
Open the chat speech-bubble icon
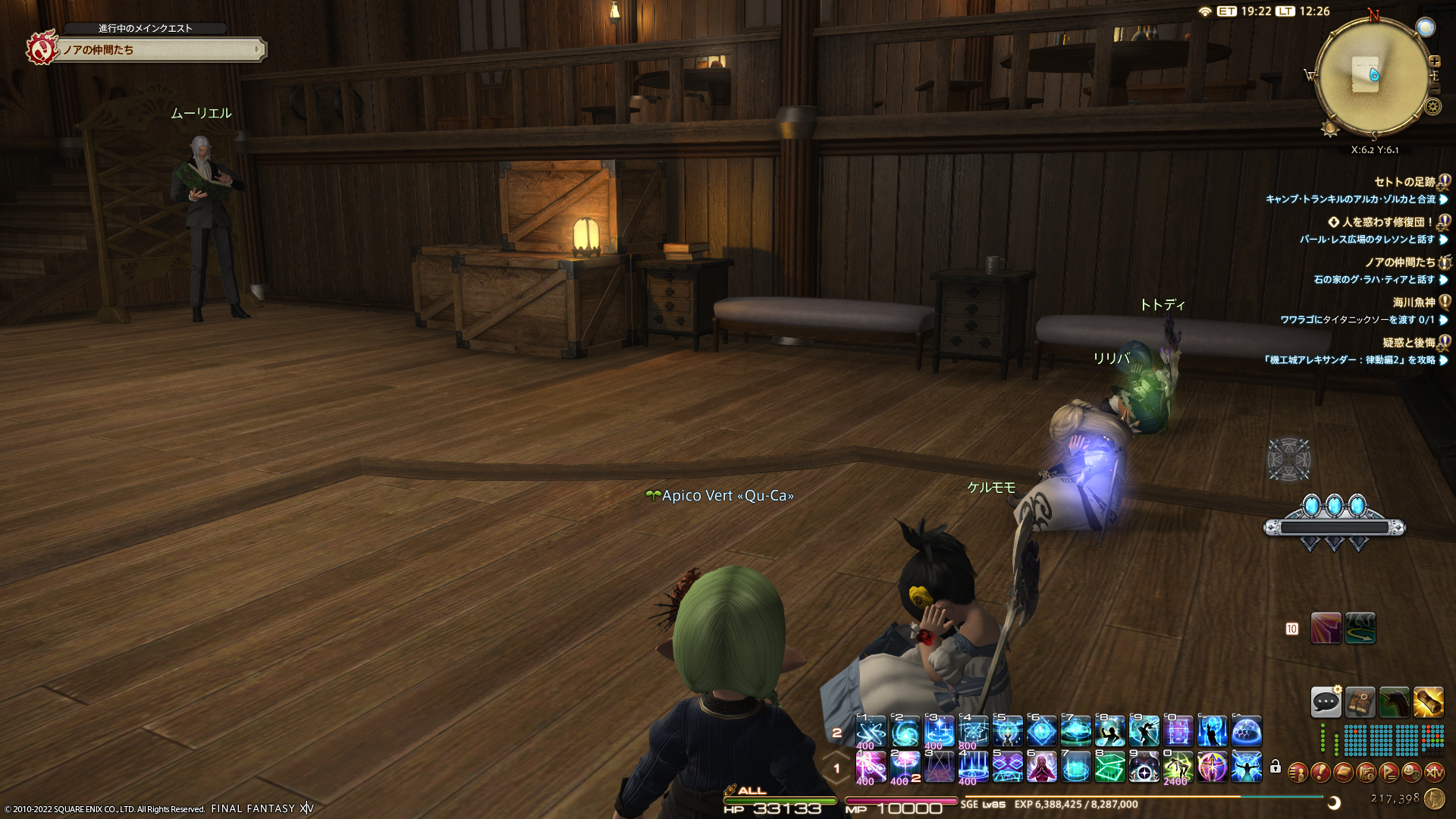(1326, 702)
